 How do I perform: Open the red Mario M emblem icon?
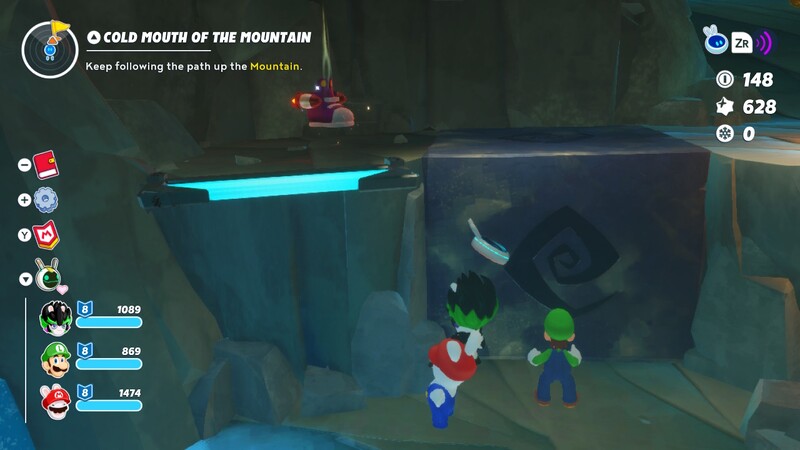click(47, 235)
